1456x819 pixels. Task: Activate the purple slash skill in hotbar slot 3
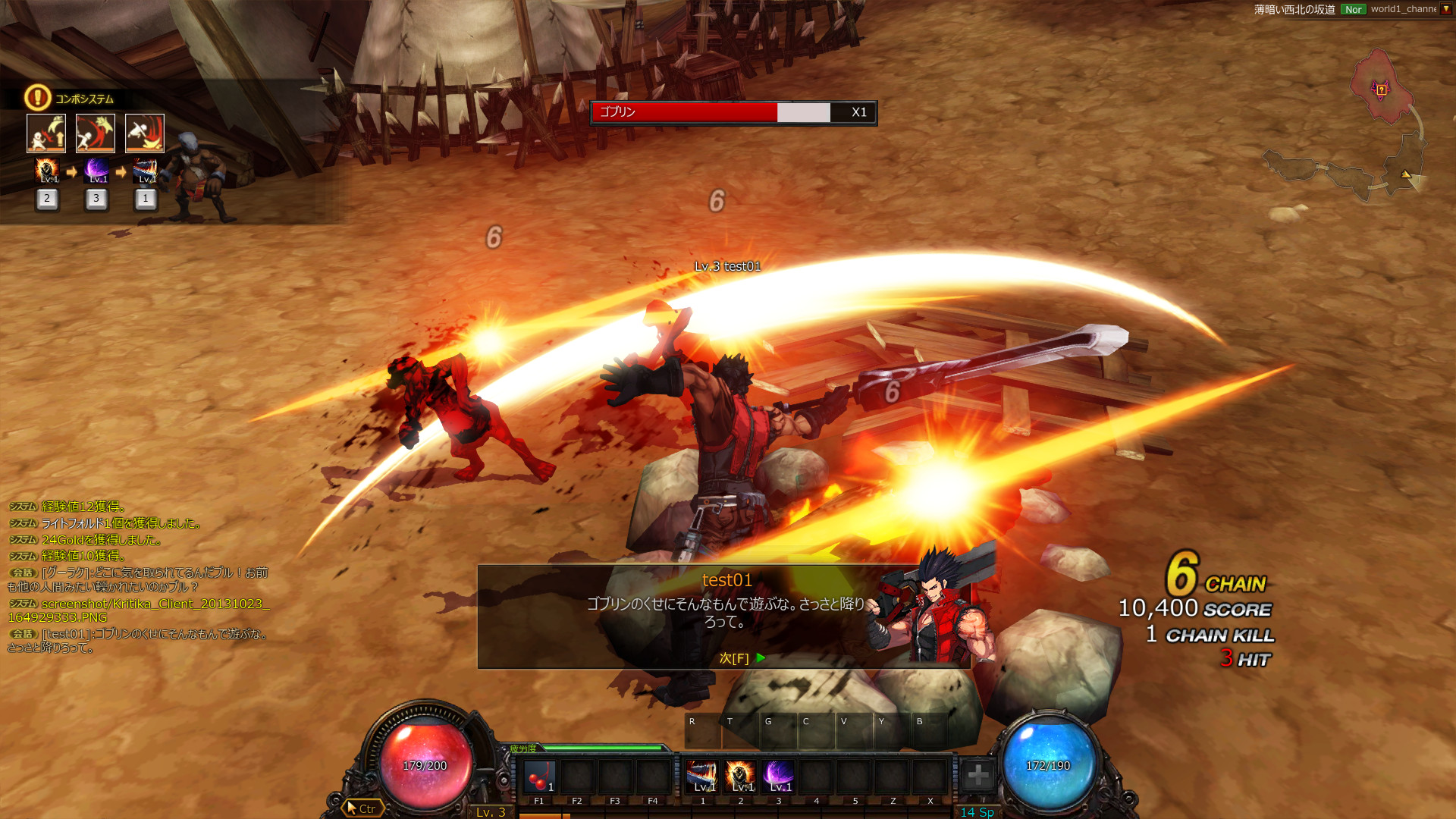778,777
